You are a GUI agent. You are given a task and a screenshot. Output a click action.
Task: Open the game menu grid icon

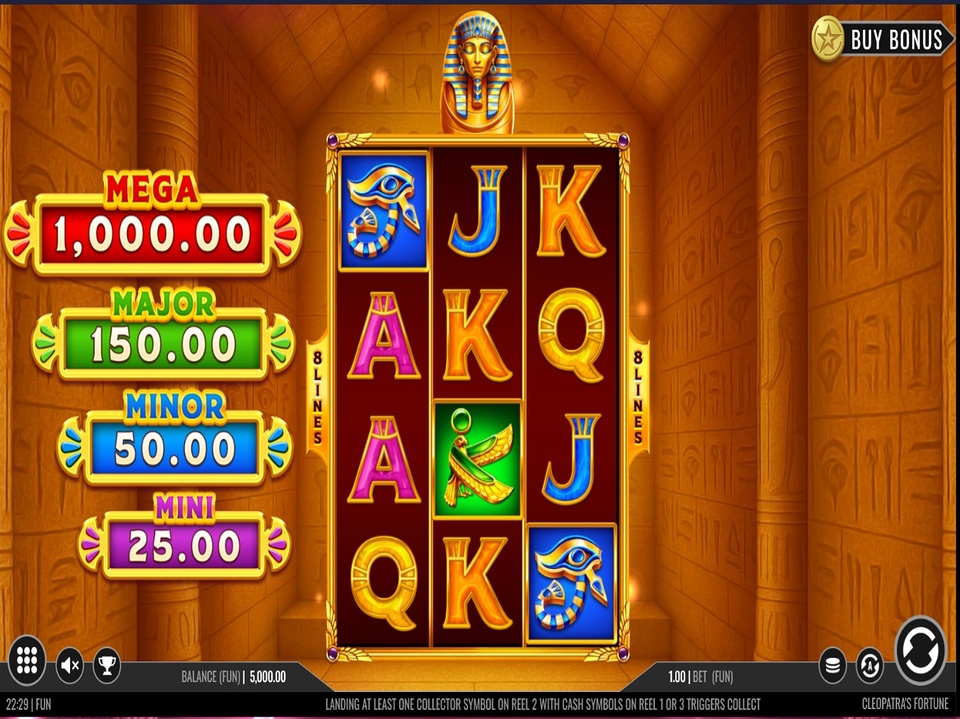pyautogui.click(x=27, y=659)
